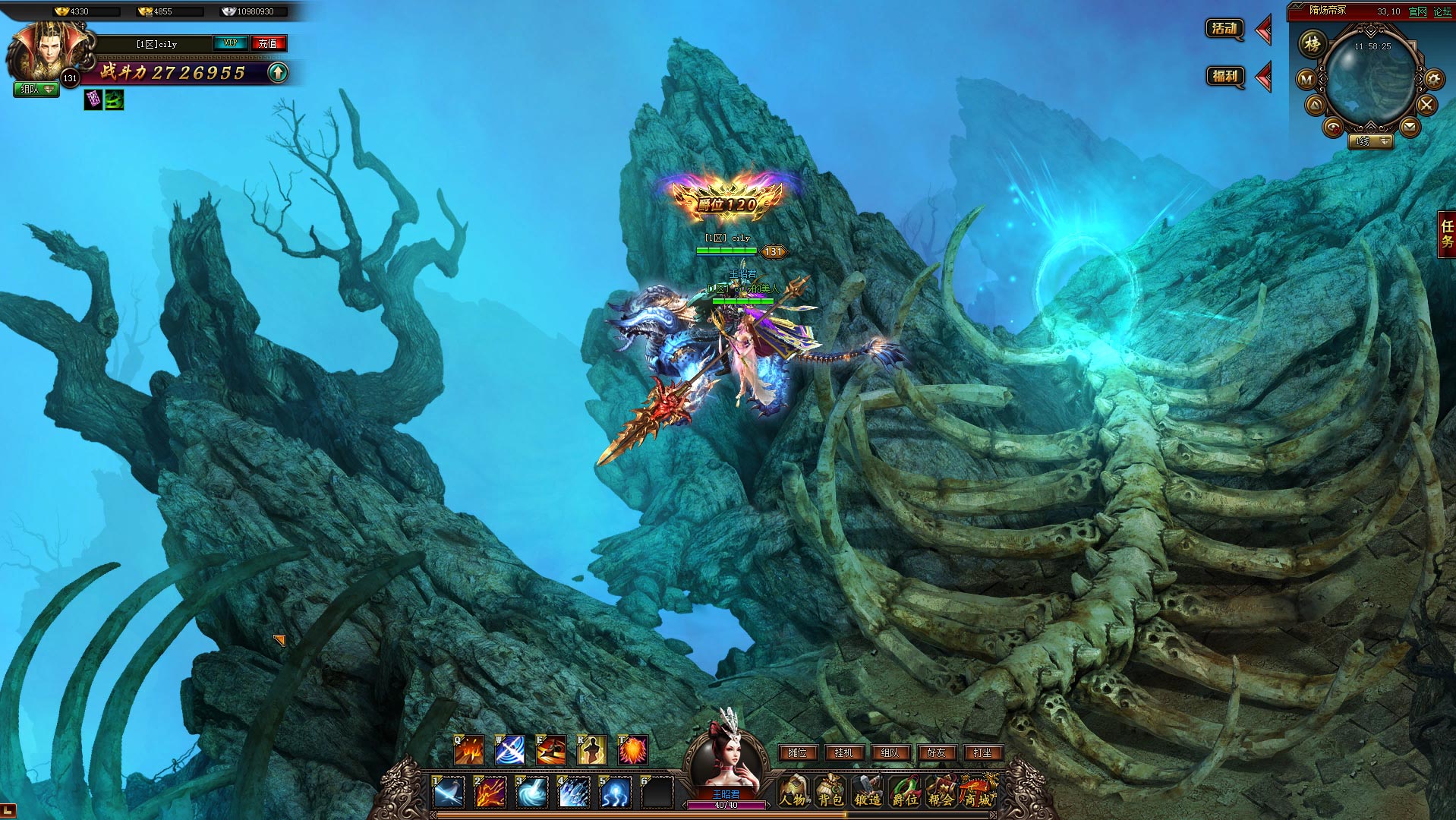Open the 榜 ranking button by the minimap
The image size is (1456, 820).
[1312, 44]
